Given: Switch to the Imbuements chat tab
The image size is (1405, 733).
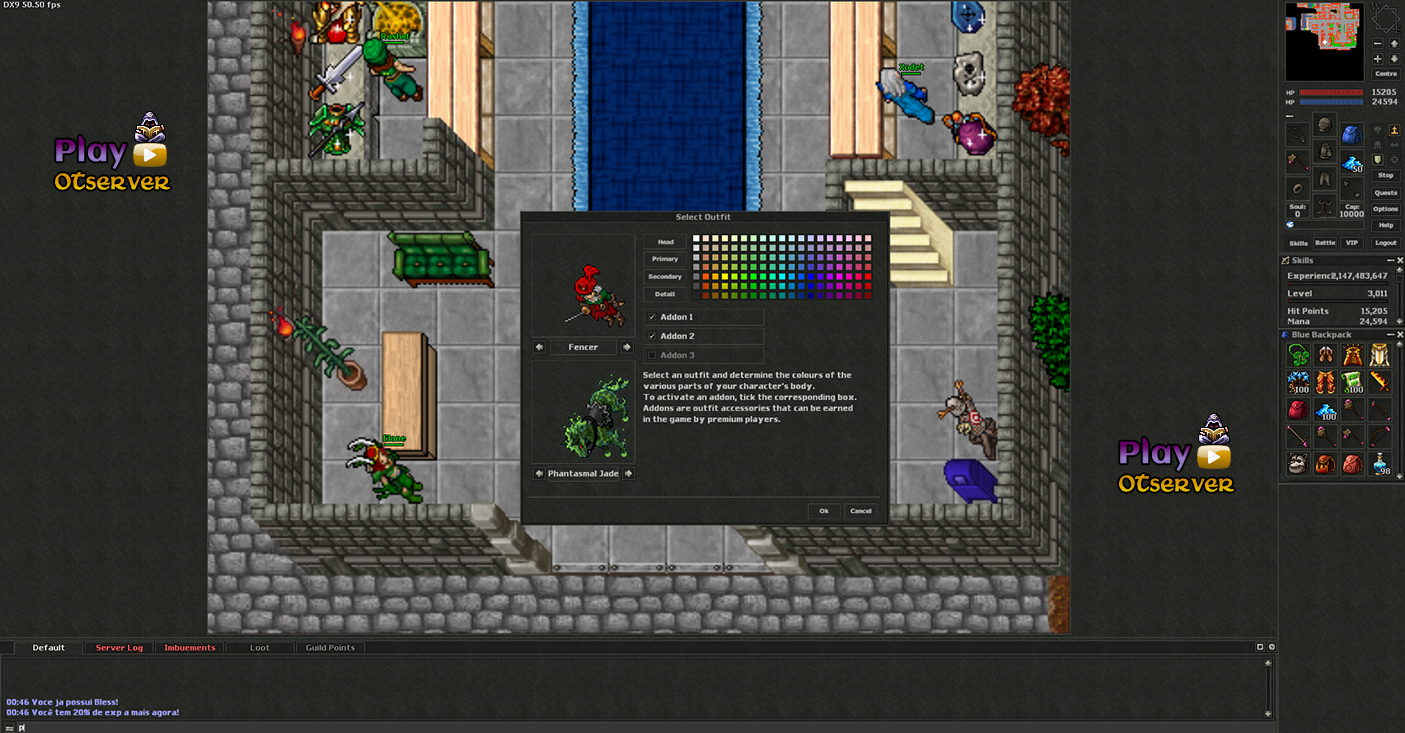Looking at the screenshot, I should [x=190, y=648].
